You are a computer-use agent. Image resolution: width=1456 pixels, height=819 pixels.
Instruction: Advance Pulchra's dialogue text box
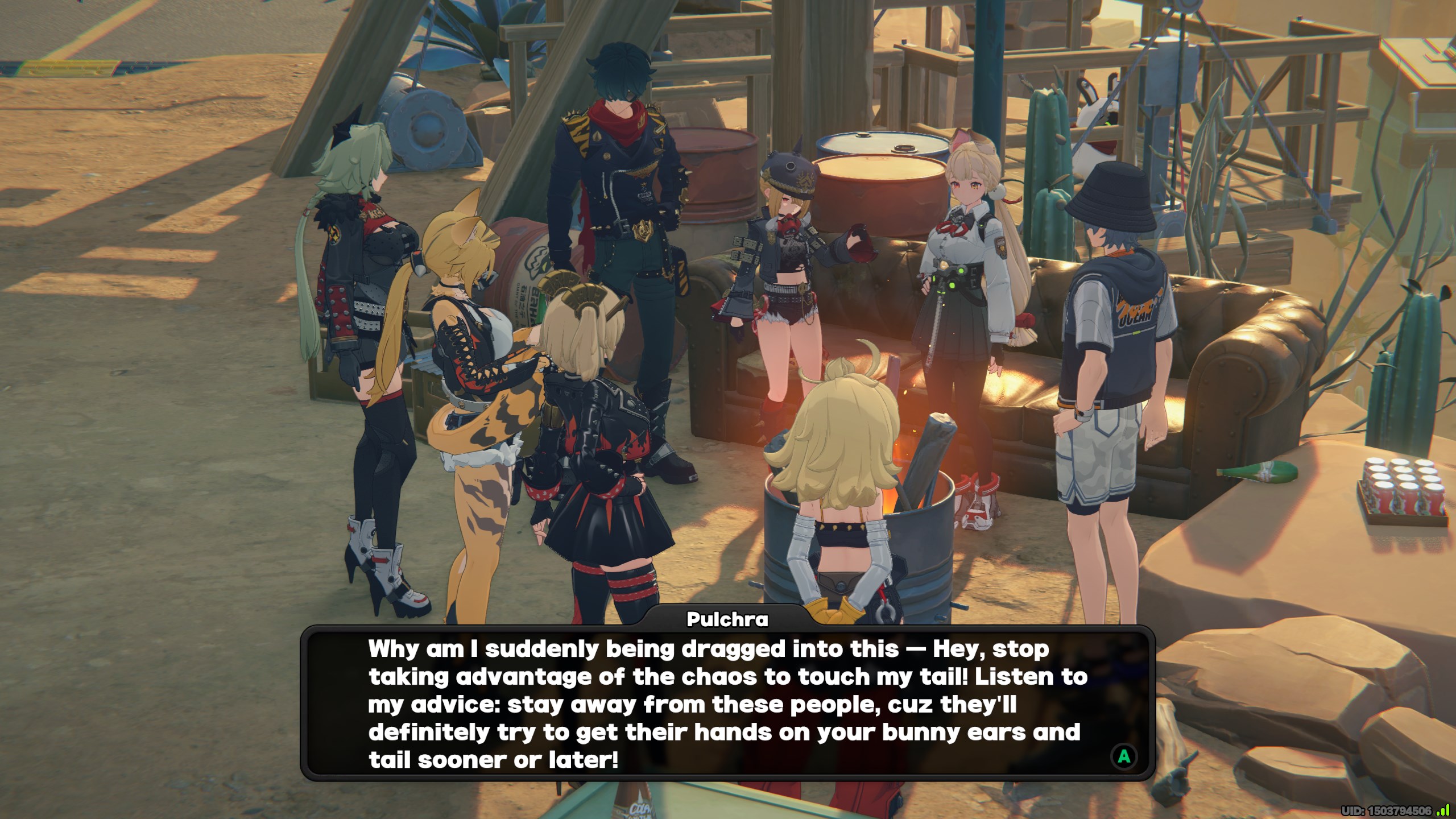click(x=1124, y=756)
